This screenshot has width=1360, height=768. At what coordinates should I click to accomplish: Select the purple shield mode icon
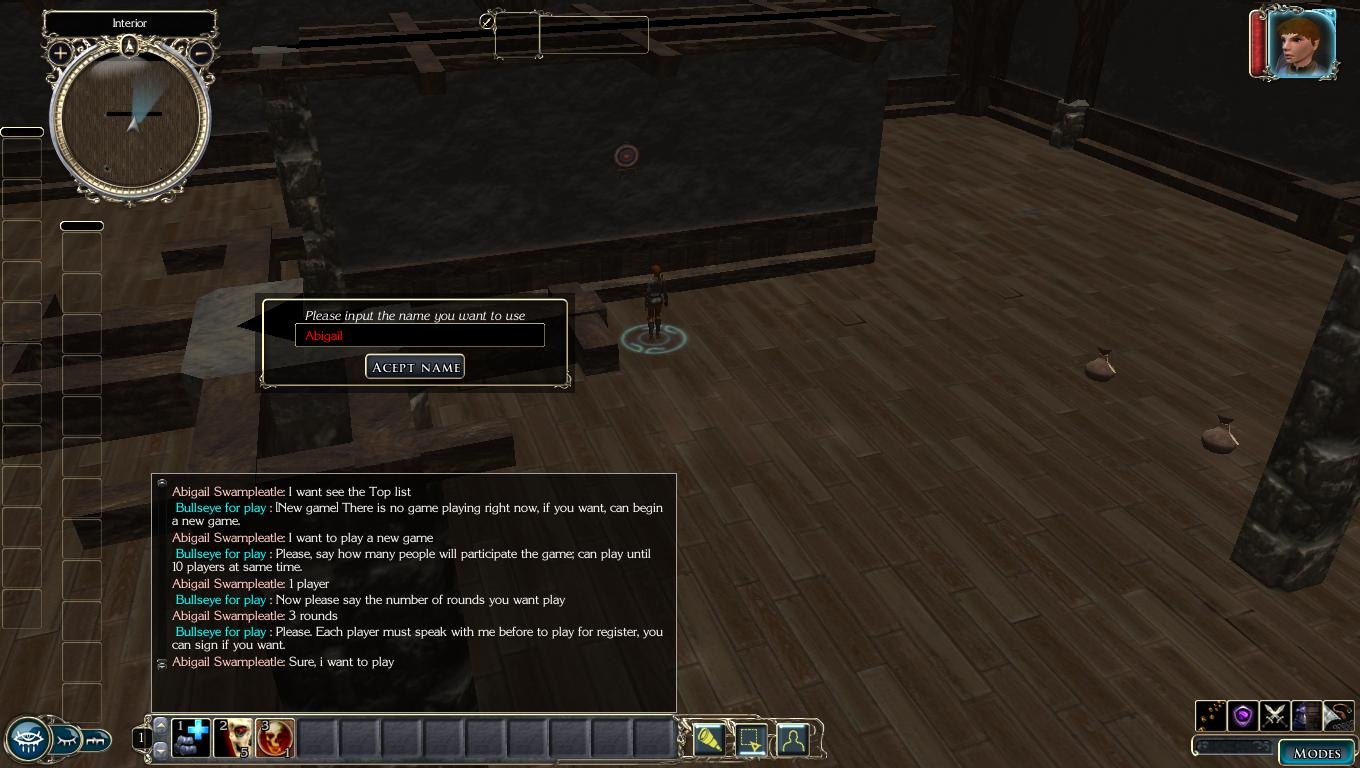pos(1243,716)
